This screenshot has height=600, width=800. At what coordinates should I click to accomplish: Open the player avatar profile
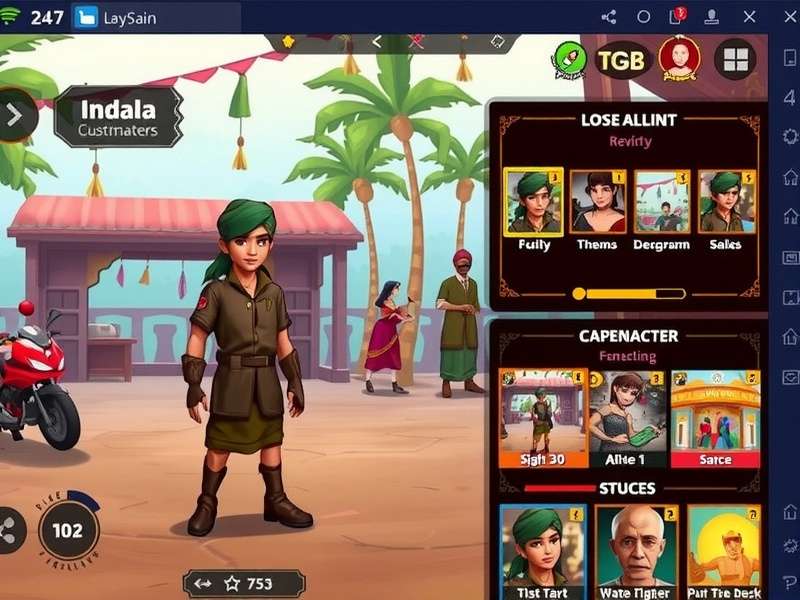[680, 58]
